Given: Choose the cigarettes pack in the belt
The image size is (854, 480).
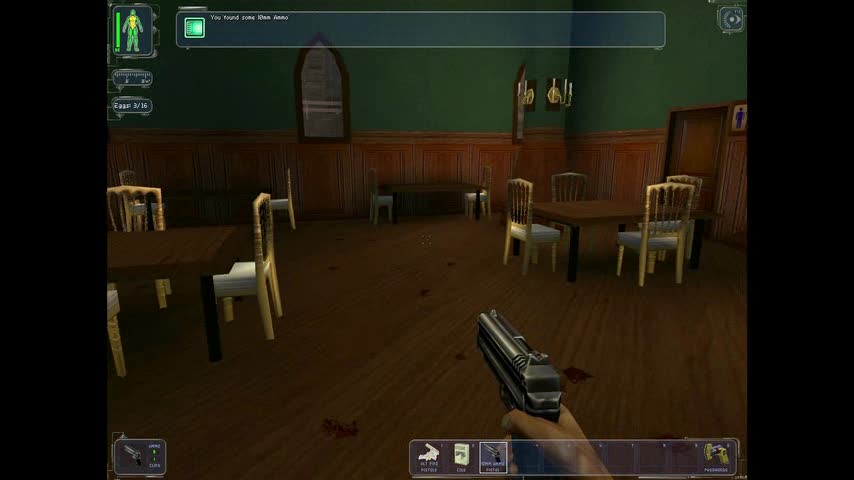Looking at the screenshot, I should coord(461,457).
